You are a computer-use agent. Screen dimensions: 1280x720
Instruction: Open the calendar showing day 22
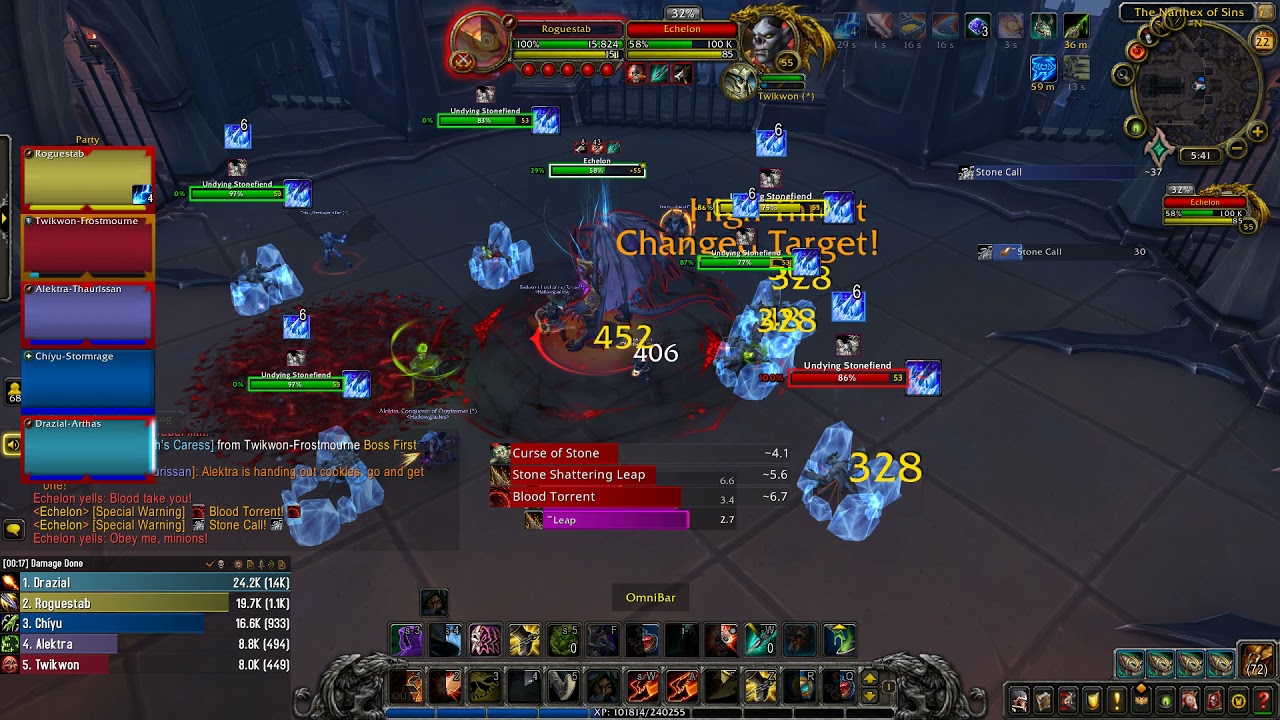point(1263,41)
